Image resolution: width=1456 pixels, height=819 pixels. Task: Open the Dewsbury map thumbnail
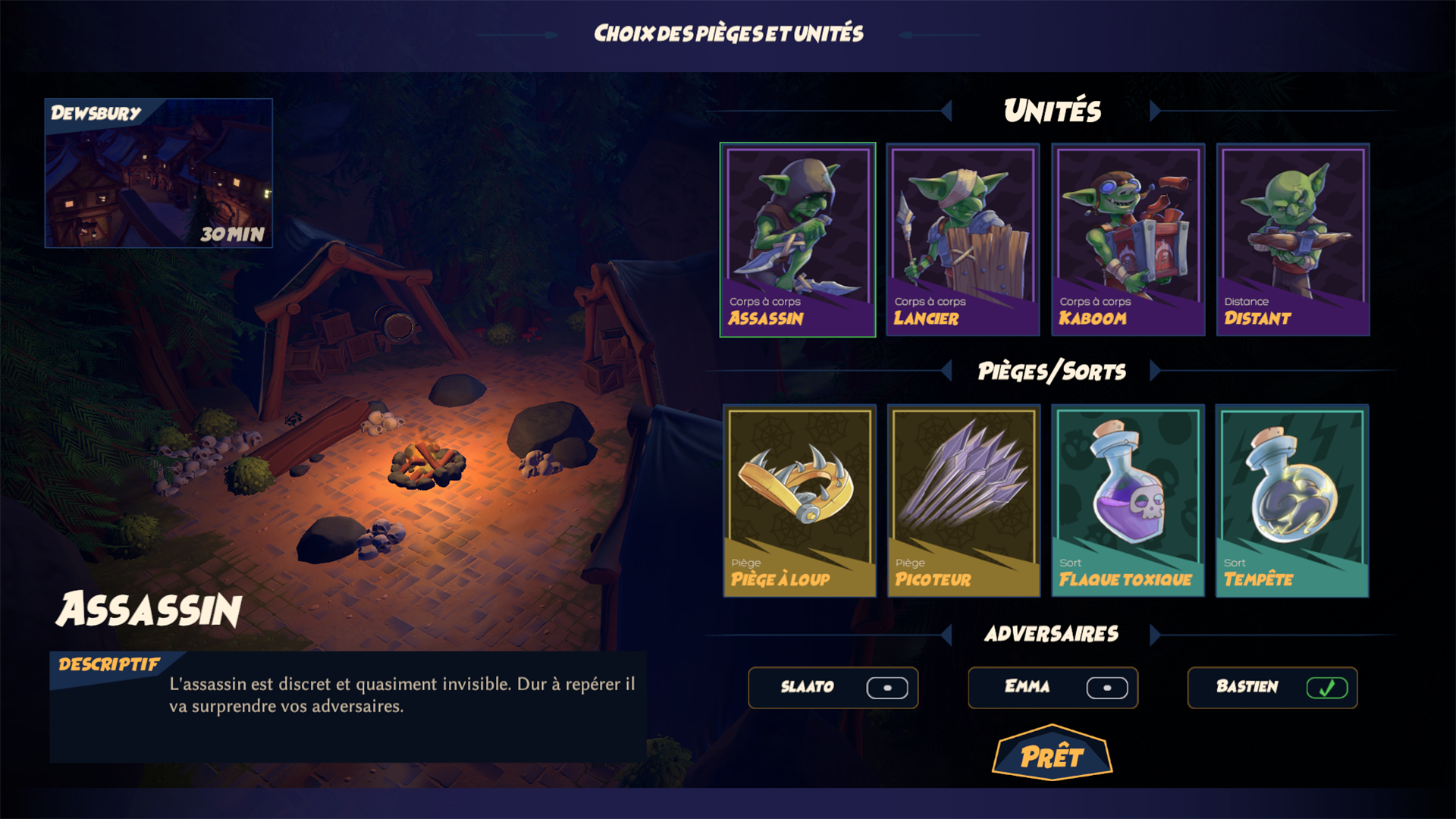click(x=158, y=173)
